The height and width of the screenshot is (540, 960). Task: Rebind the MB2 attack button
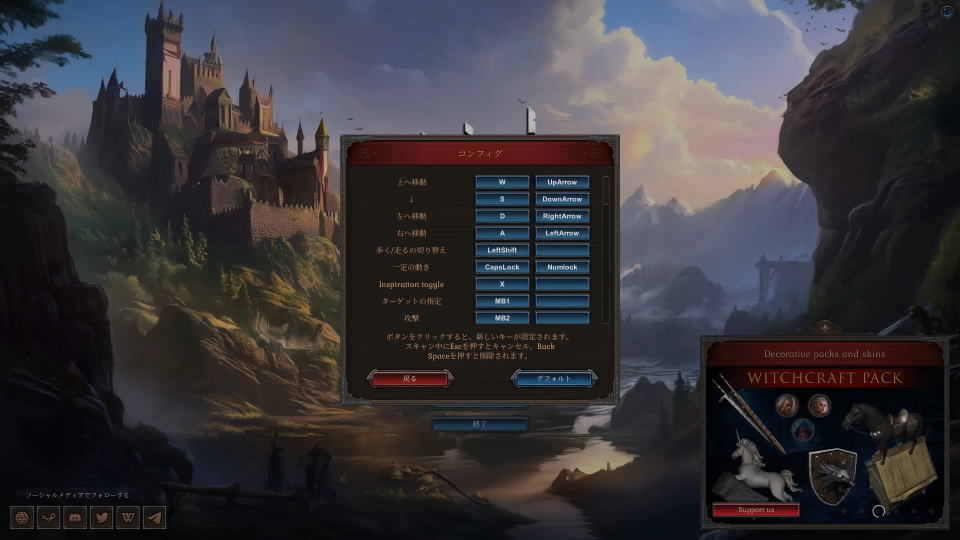coord(502,318)
